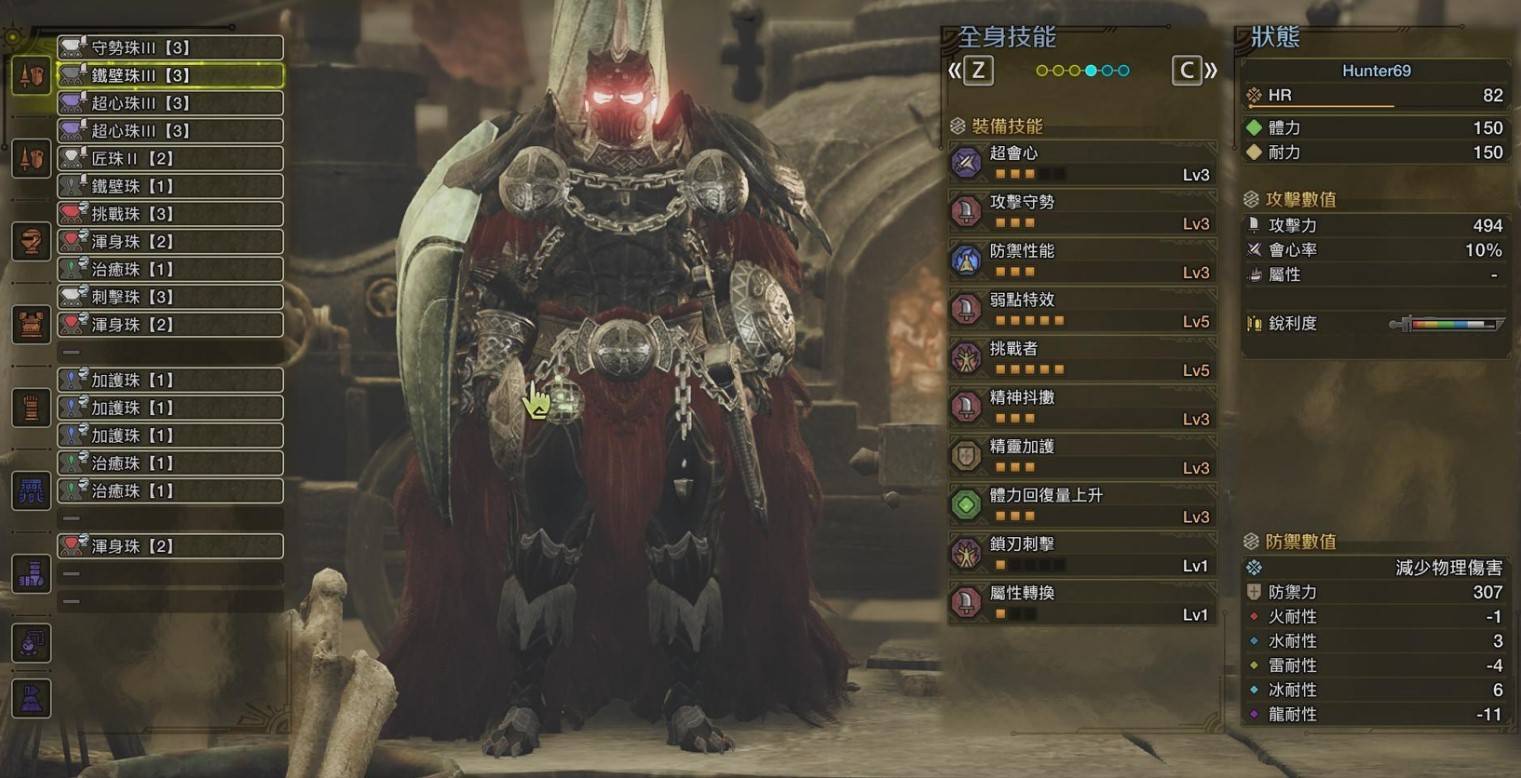Click the waist armor equipment icon
Viewport: 1521px width, 778px height.
pyautogui.click(x=31, y=490)
